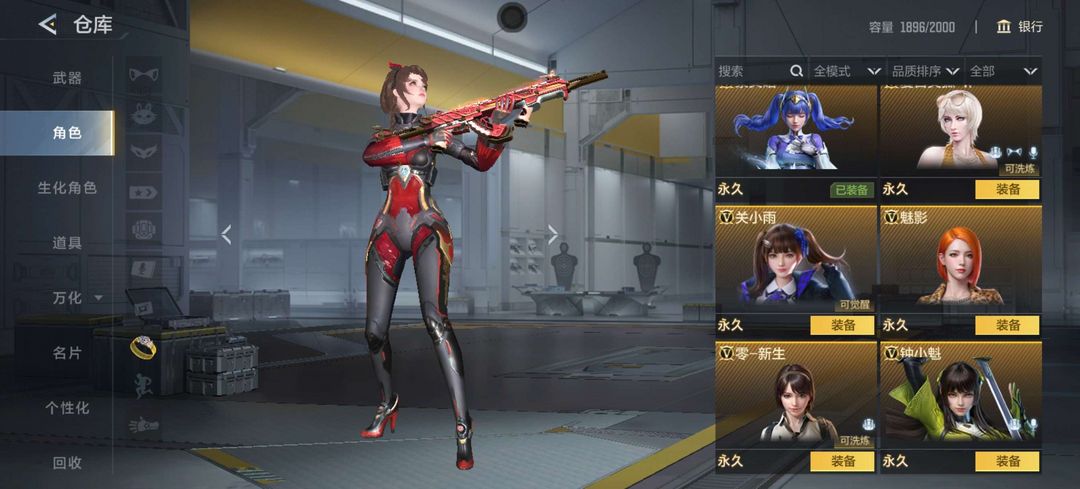
Task: Open the 全部 filter dropdown
Action: [x=1002, y=71]
